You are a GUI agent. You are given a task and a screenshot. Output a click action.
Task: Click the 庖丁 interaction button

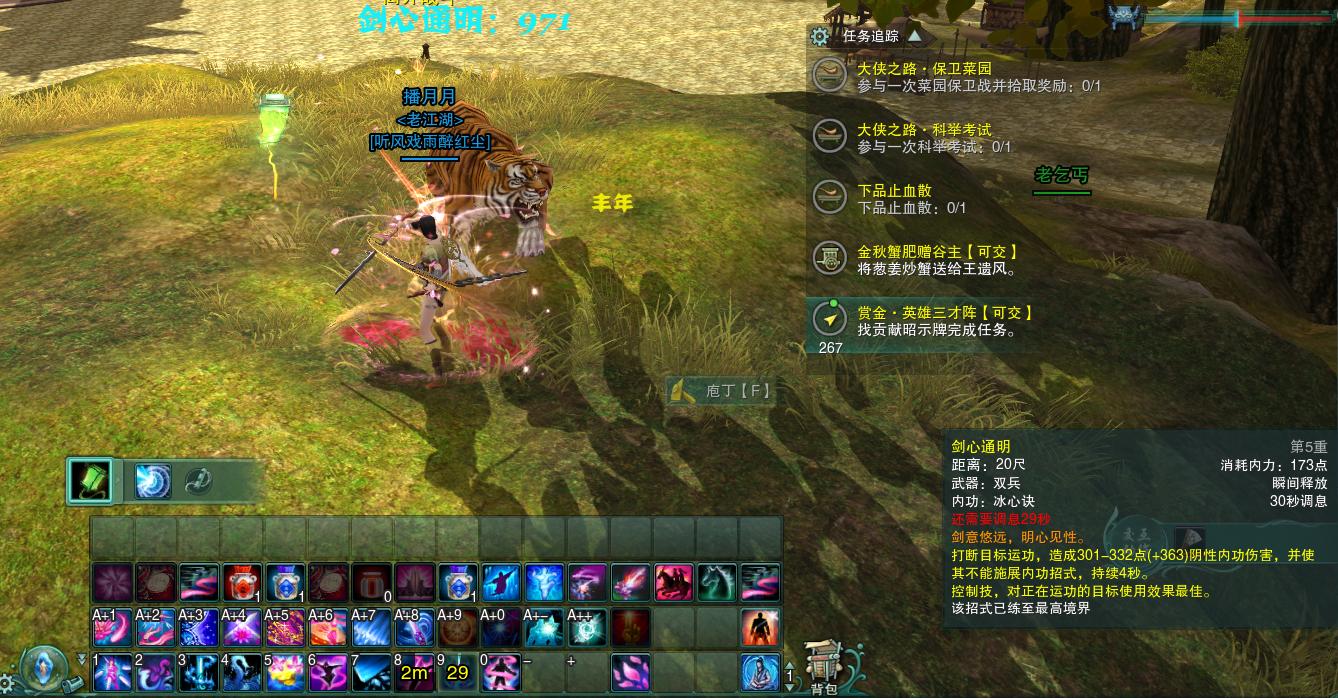pyautogui.click(x=722, y=391)
